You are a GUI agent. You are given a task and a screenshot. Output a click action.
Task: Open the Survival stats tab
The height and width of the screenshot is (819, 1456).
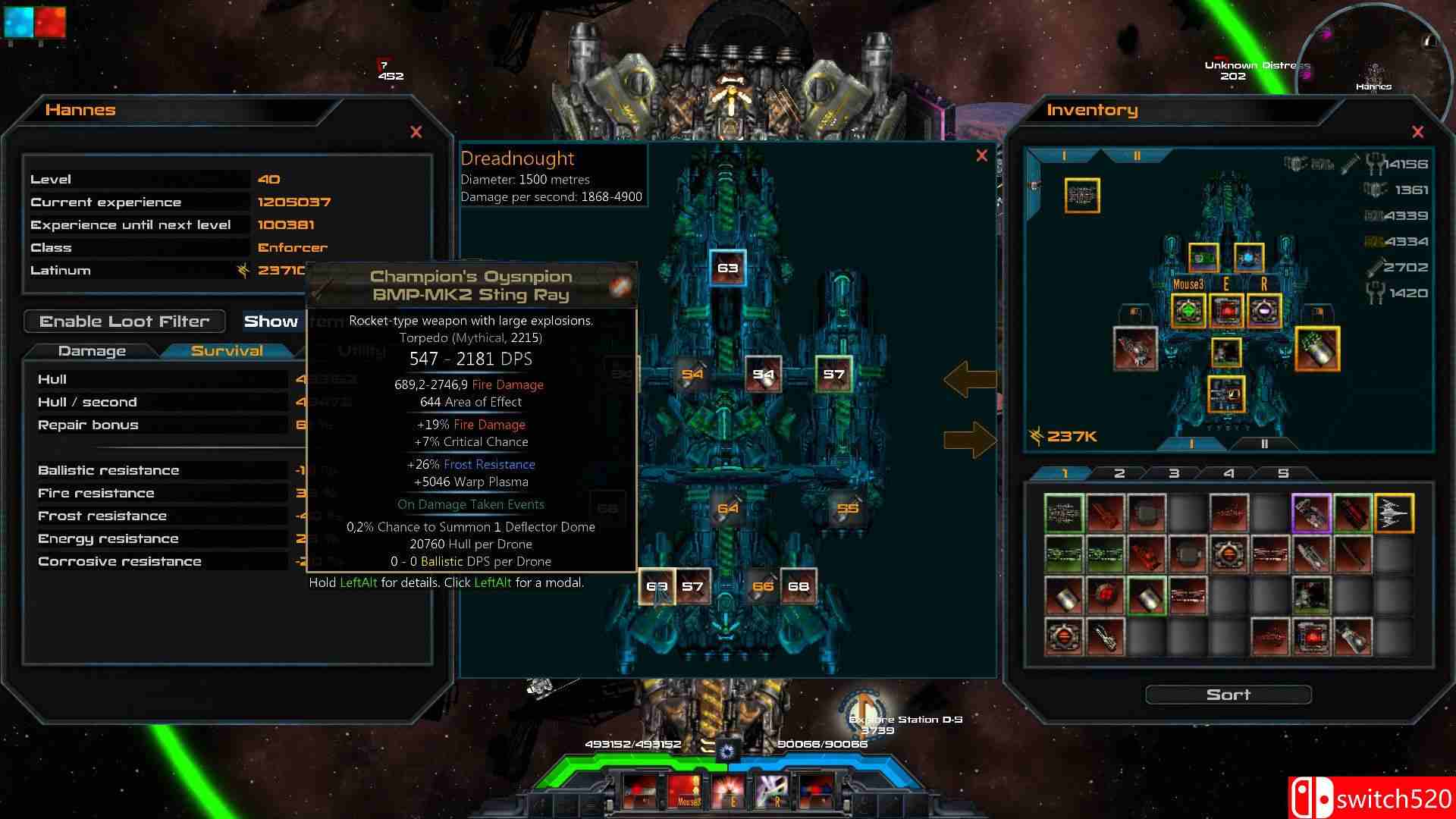(x=227, y=351)
